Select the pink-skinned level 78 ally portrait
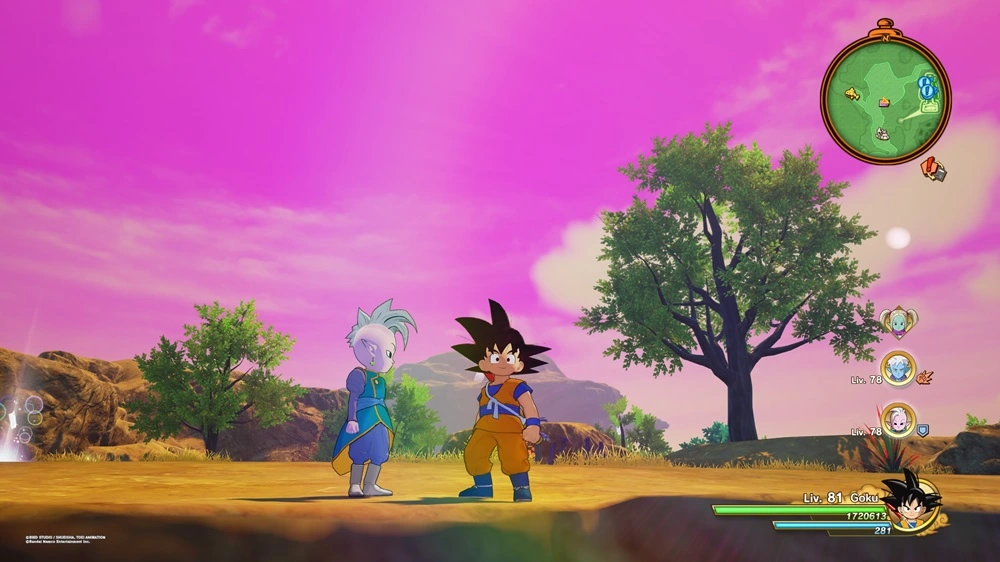The height and width of the screenshot is (562, 1000). coord(898,421)
